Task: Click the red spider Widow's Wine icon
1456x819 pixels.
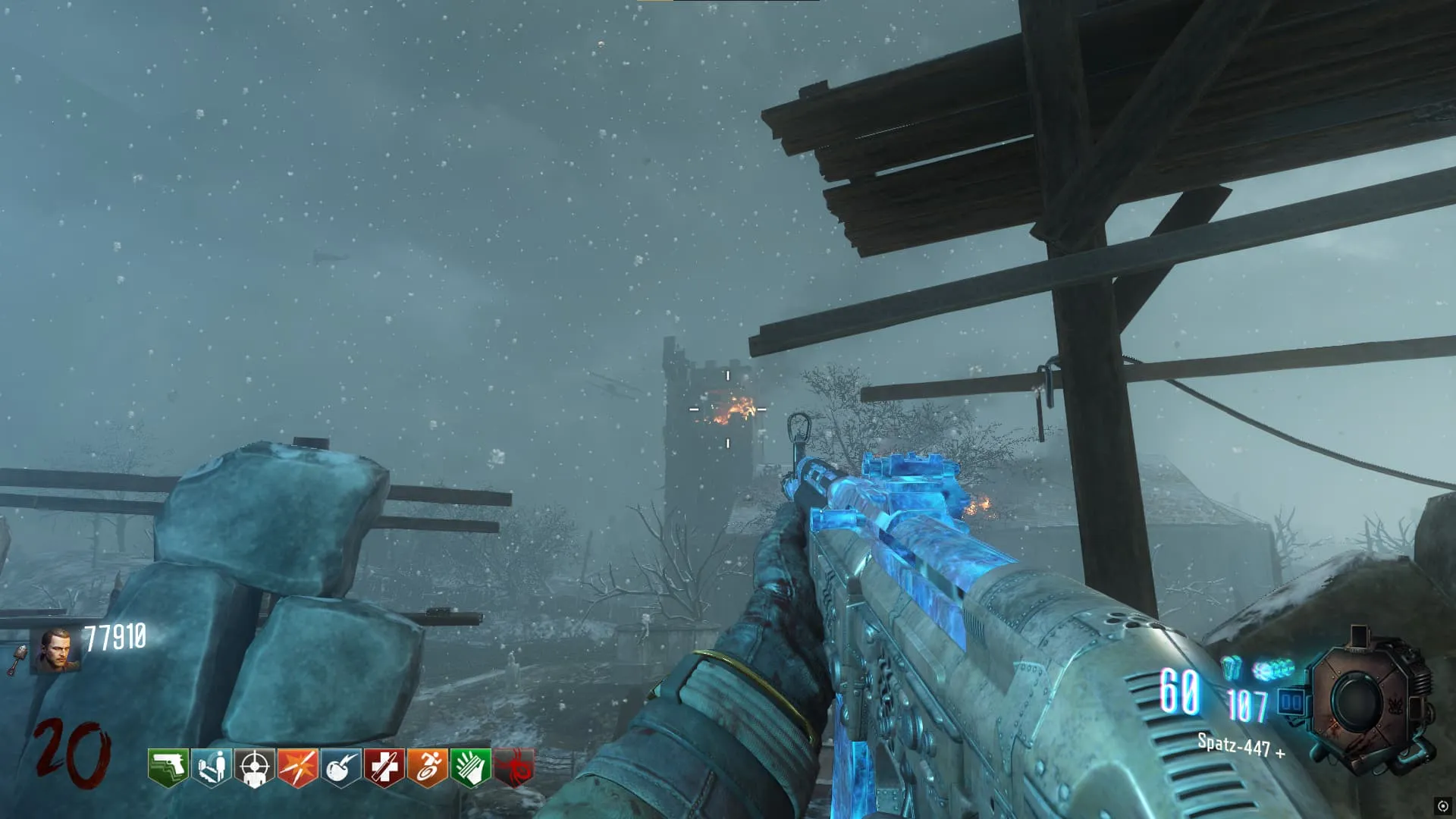Action: [514, 767]
